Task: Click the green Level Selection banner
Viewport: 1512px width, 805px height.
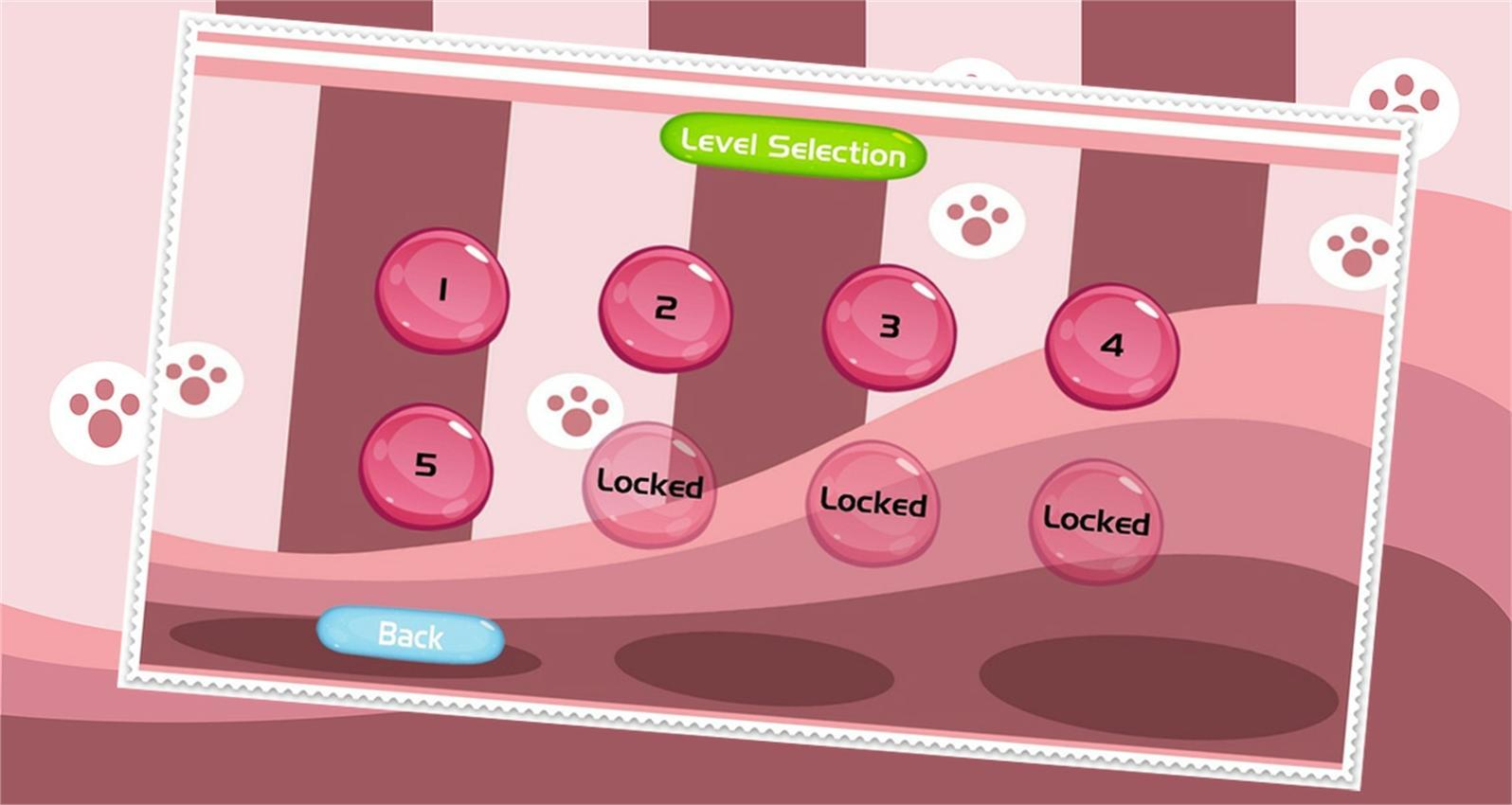Action: tap(791, 145)
